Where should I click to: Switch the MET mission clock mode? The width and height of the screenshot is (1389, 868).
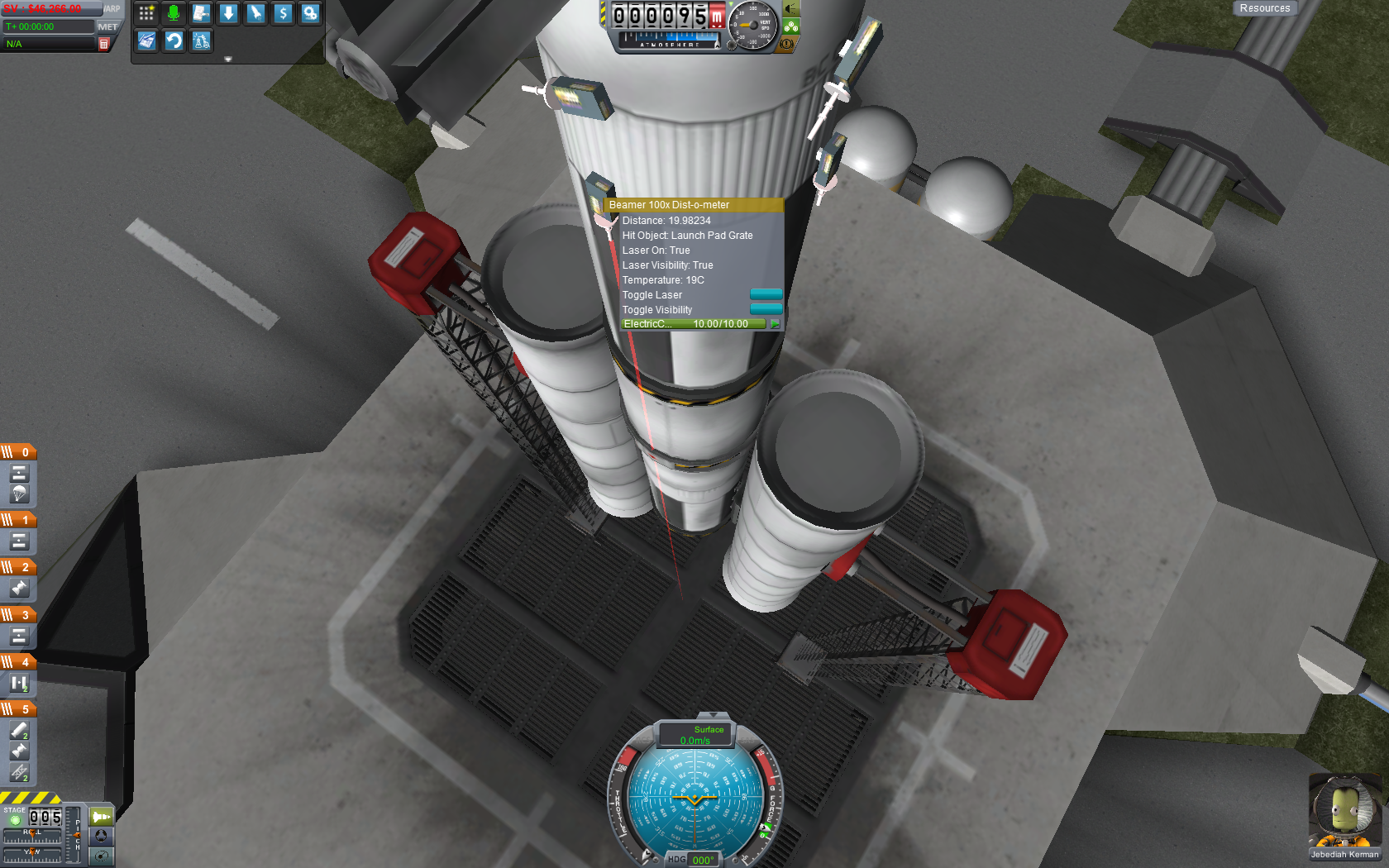pyautogui.click(x=107, y=26)
